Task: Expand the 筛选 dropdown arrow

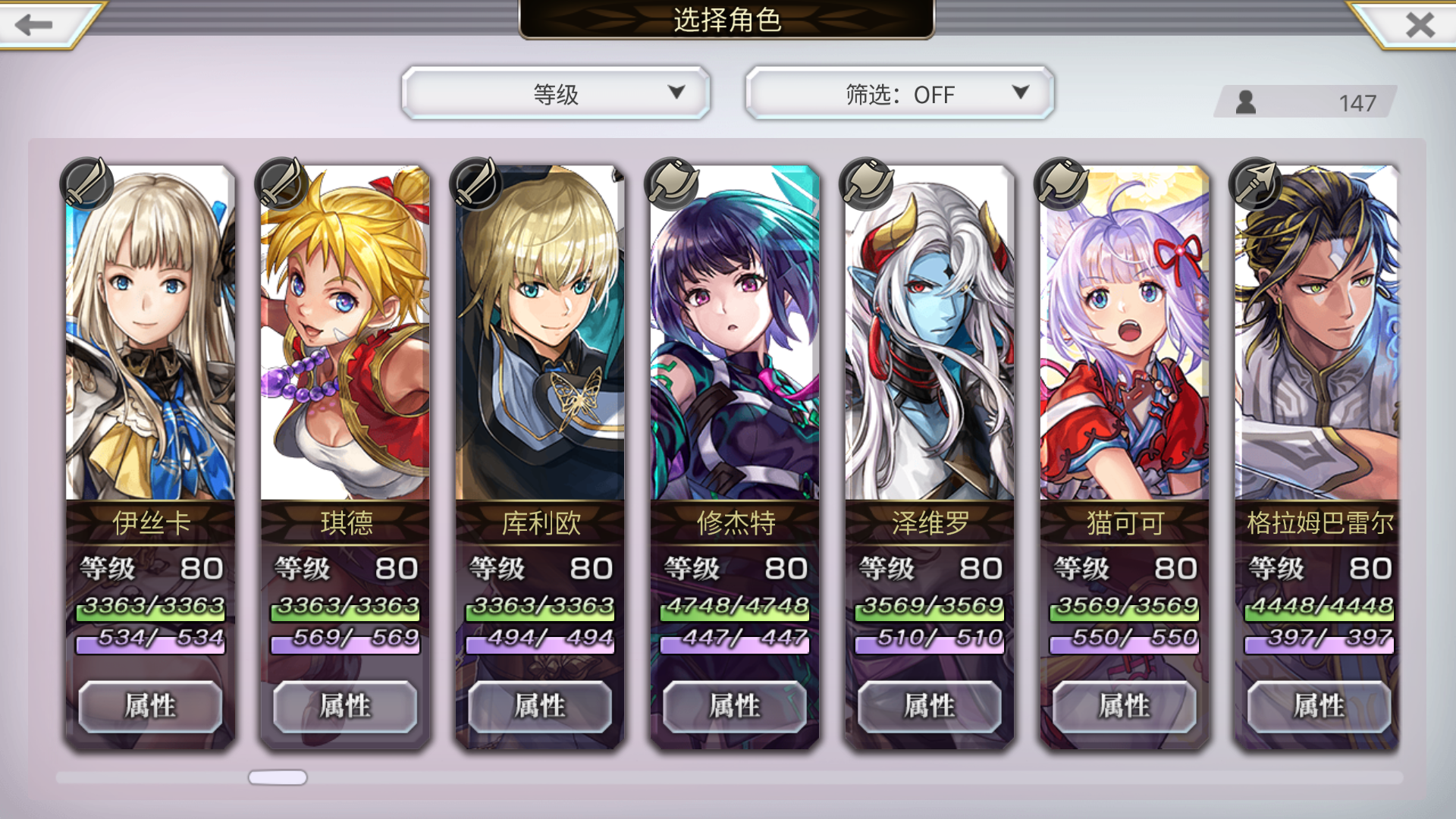Action: tap(1020, 94)
